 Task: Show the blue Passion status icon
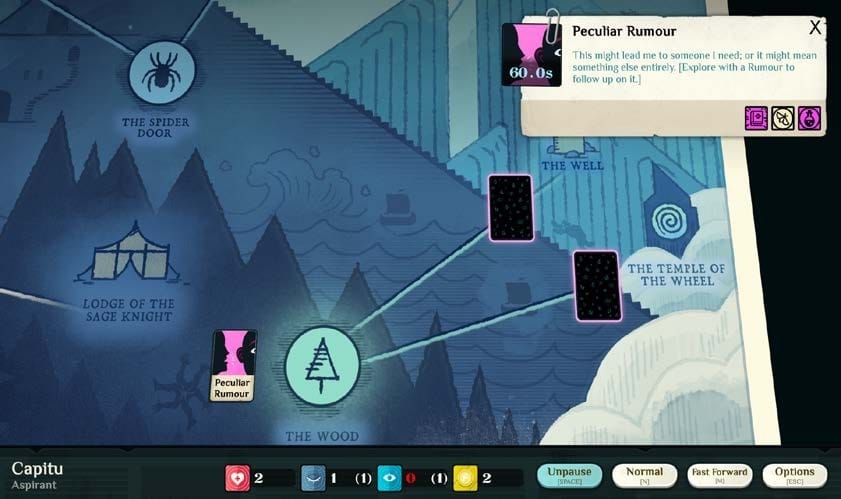coord(314,478)
